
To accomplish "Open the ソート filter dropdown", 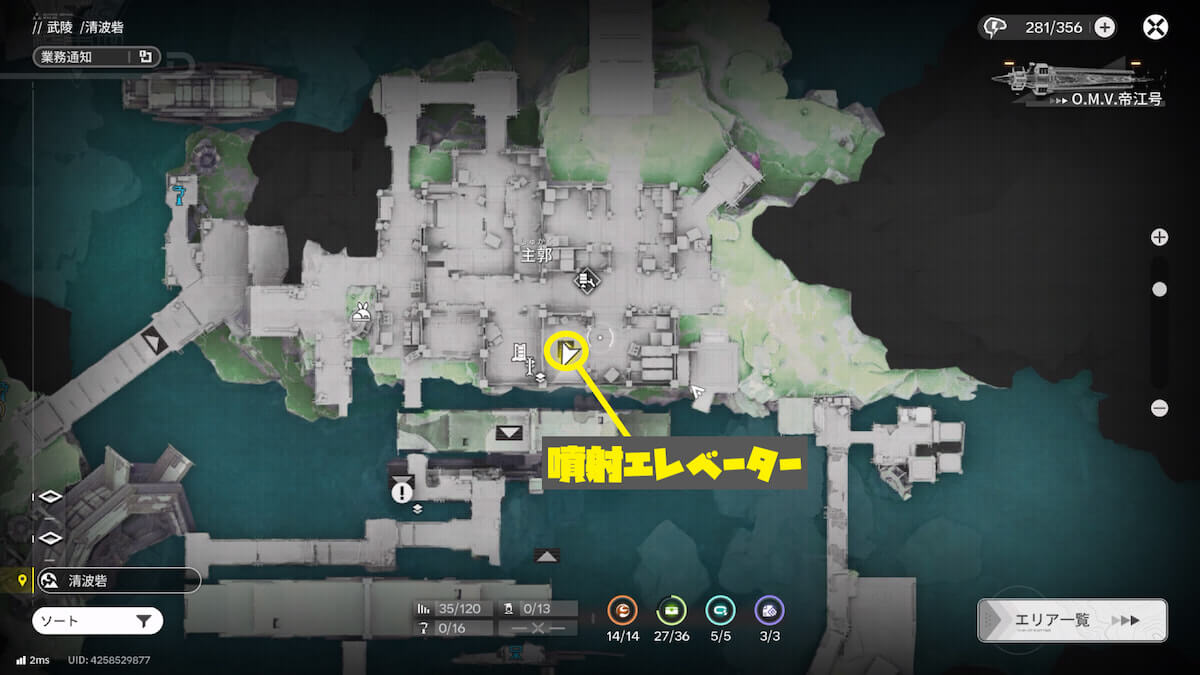I will click(x=97, y=621).
